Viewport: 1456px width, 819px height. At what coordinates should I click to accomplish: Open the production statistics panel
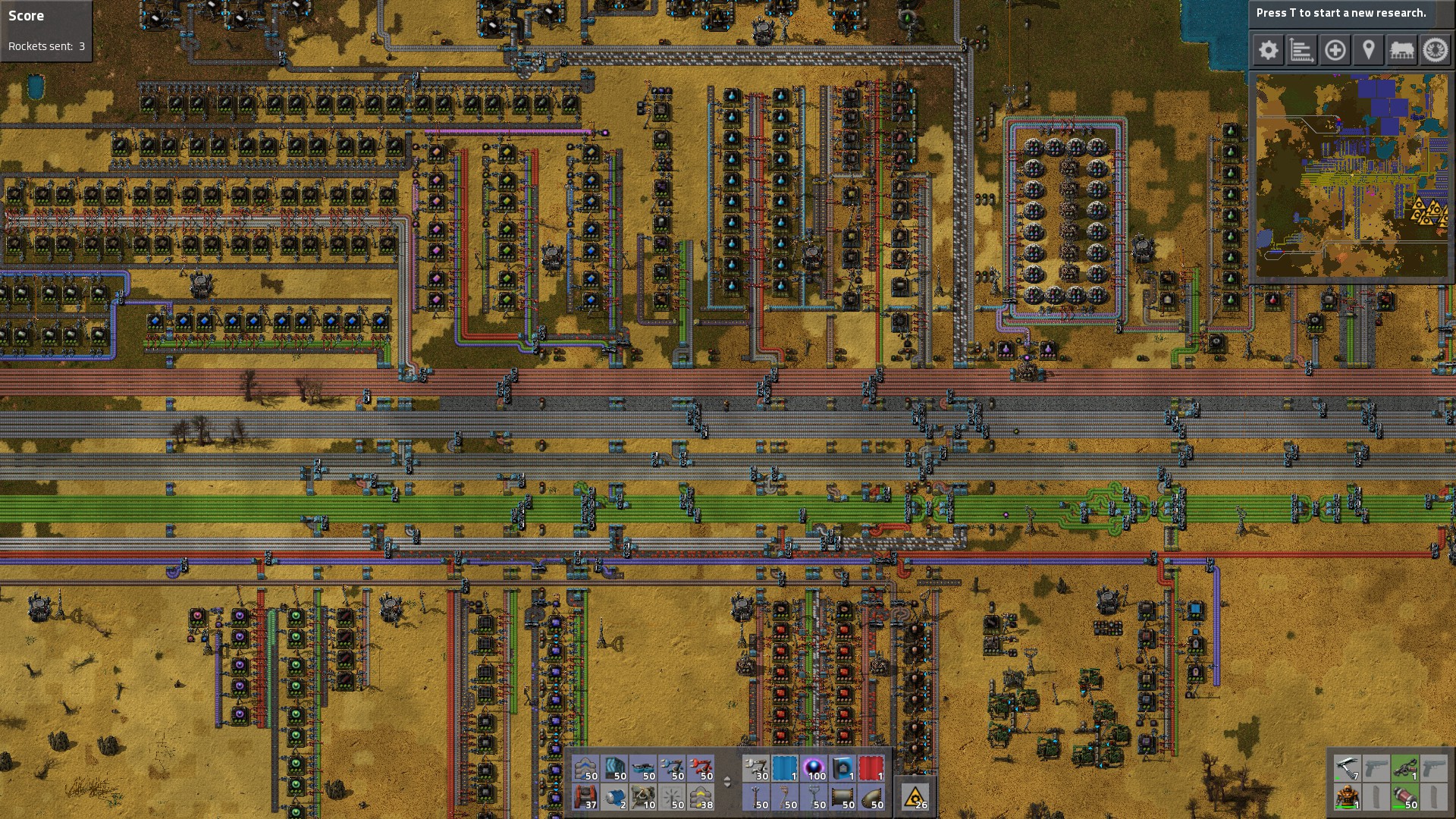coord(1302,50)
